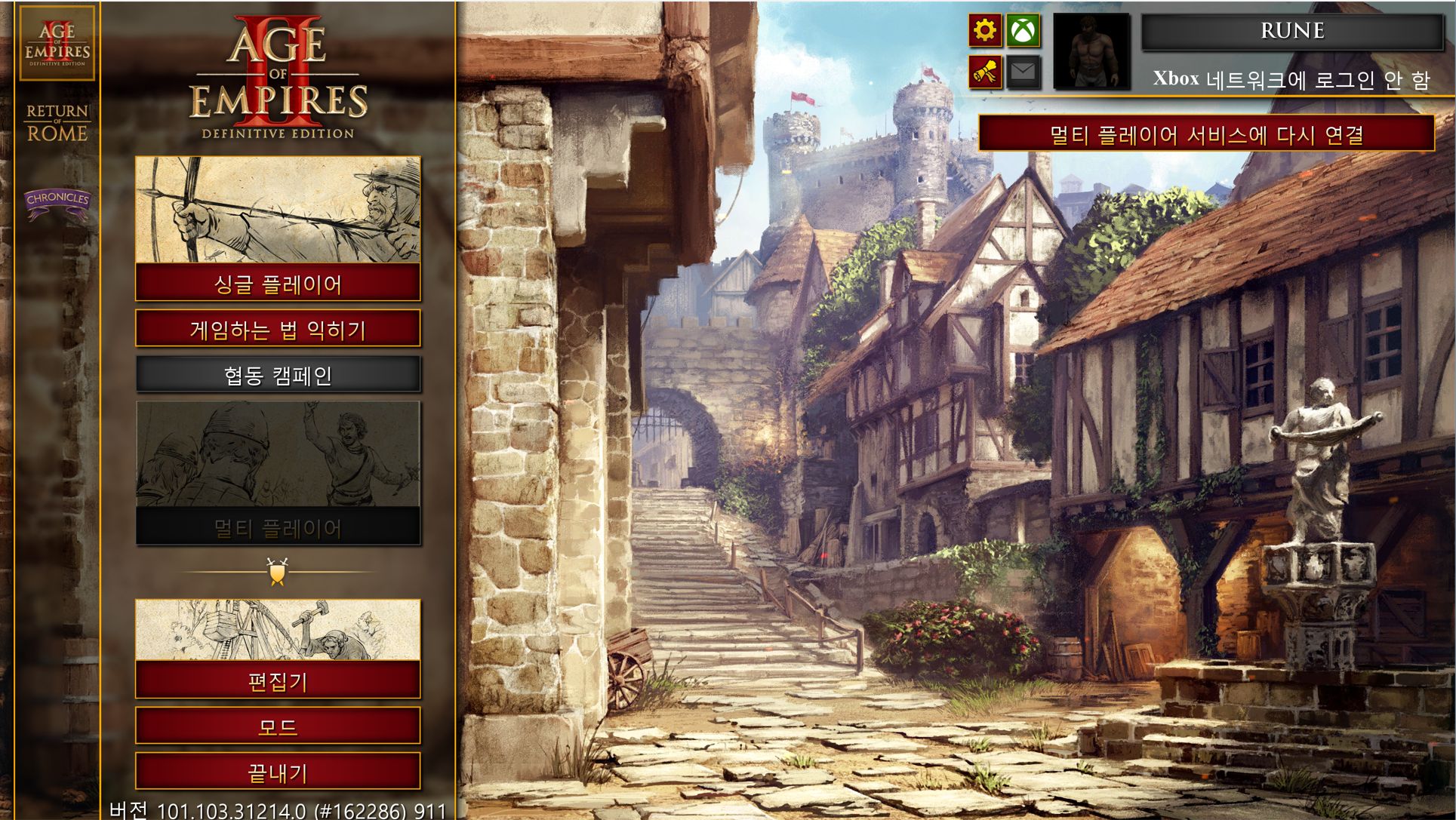
Task: Open the envelope mail icon
Action: (1023, 72)
